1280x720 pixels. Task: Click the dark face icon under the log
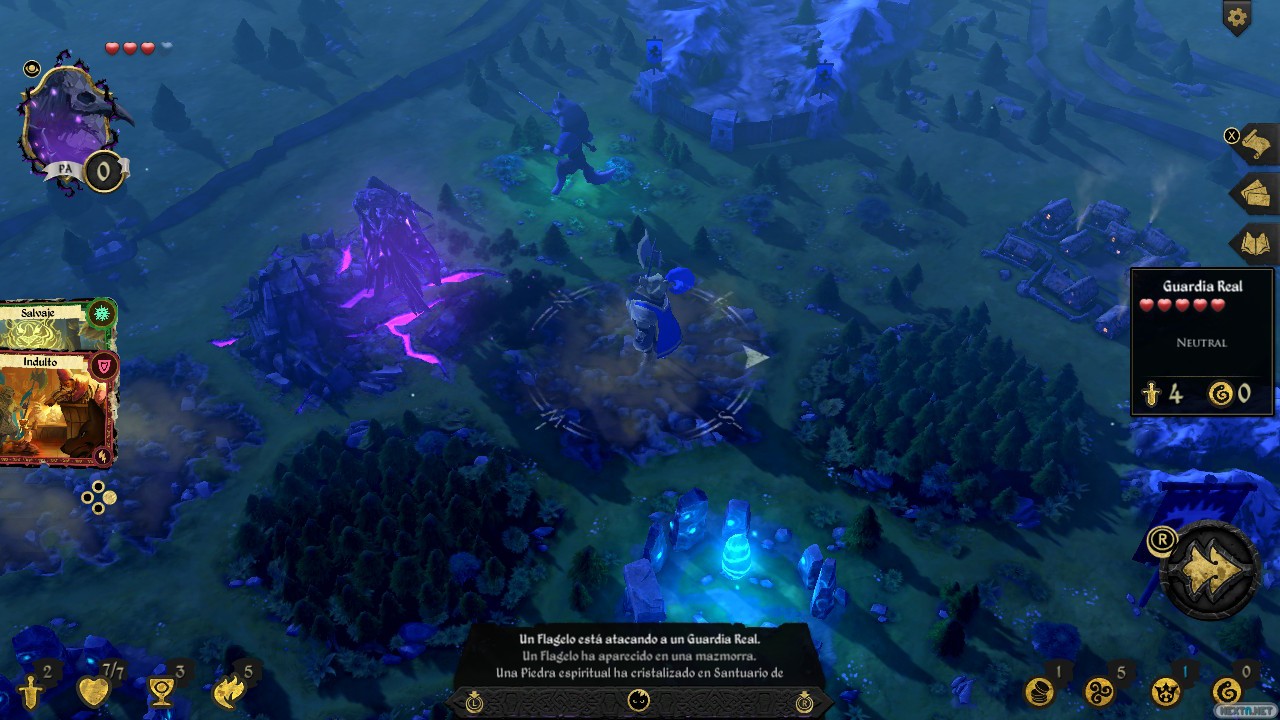tap(639, 701)
